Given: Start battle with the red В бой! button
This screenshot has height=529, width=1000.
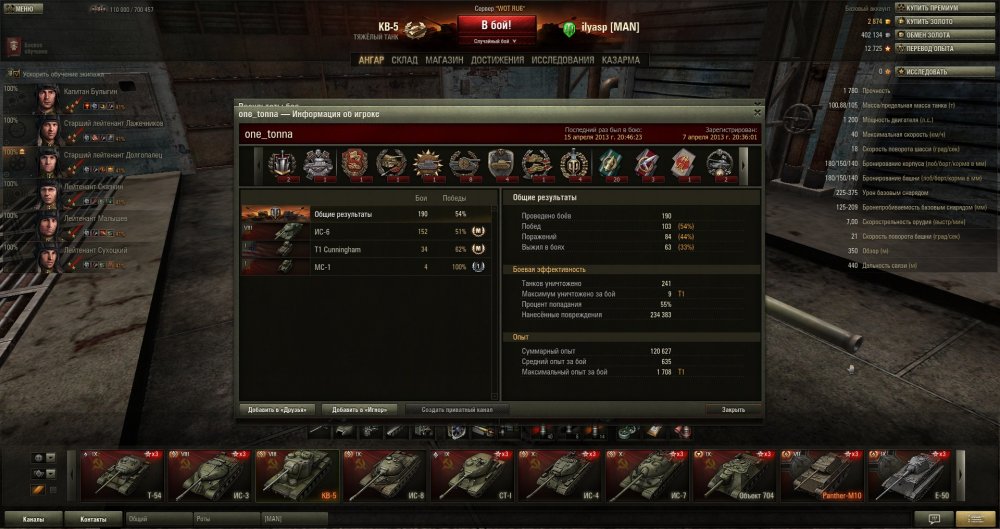Looking at the screenshot, I should tap(492, 25).
